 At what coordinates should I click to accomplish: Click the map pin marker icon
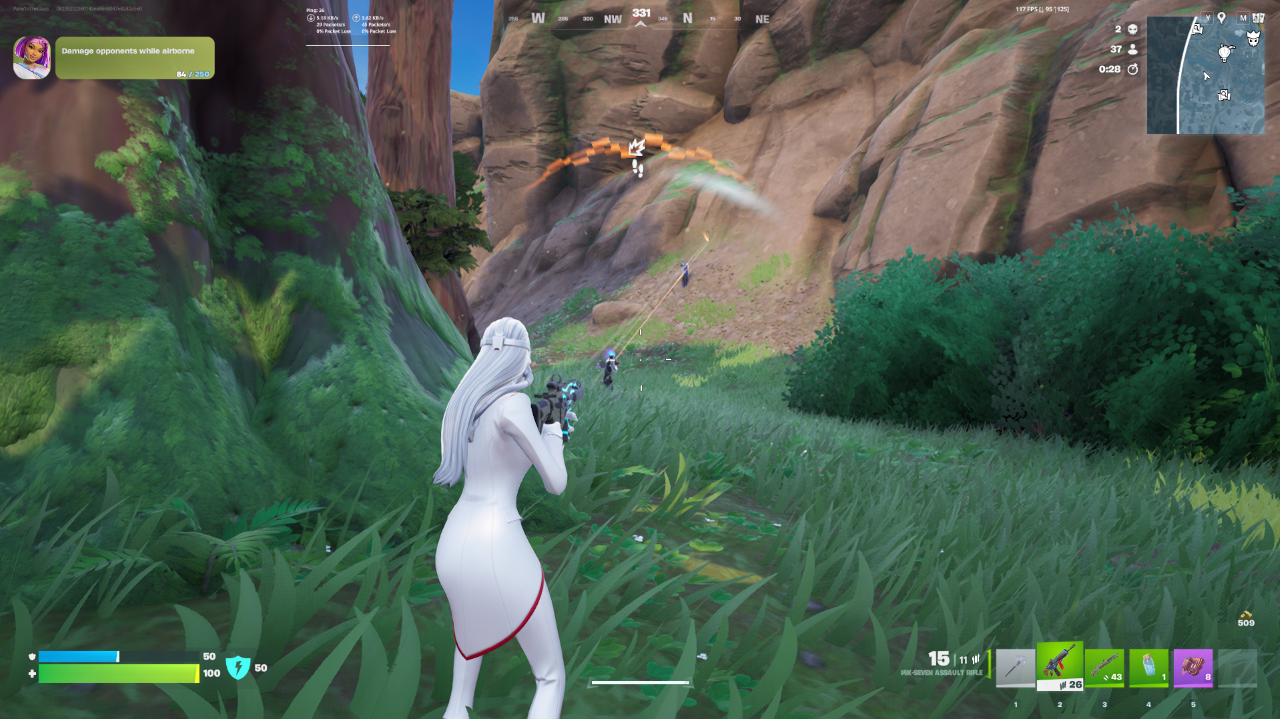tap(1221, 17)
